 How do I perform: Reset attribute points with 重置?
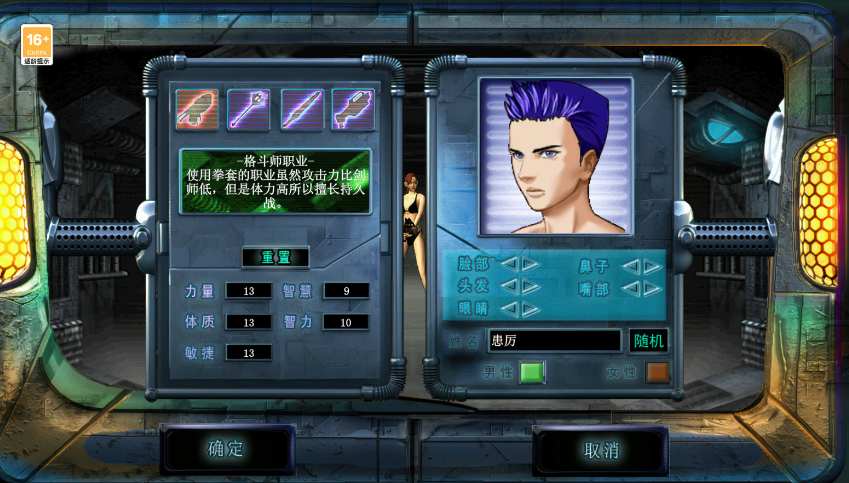(275, 257)
